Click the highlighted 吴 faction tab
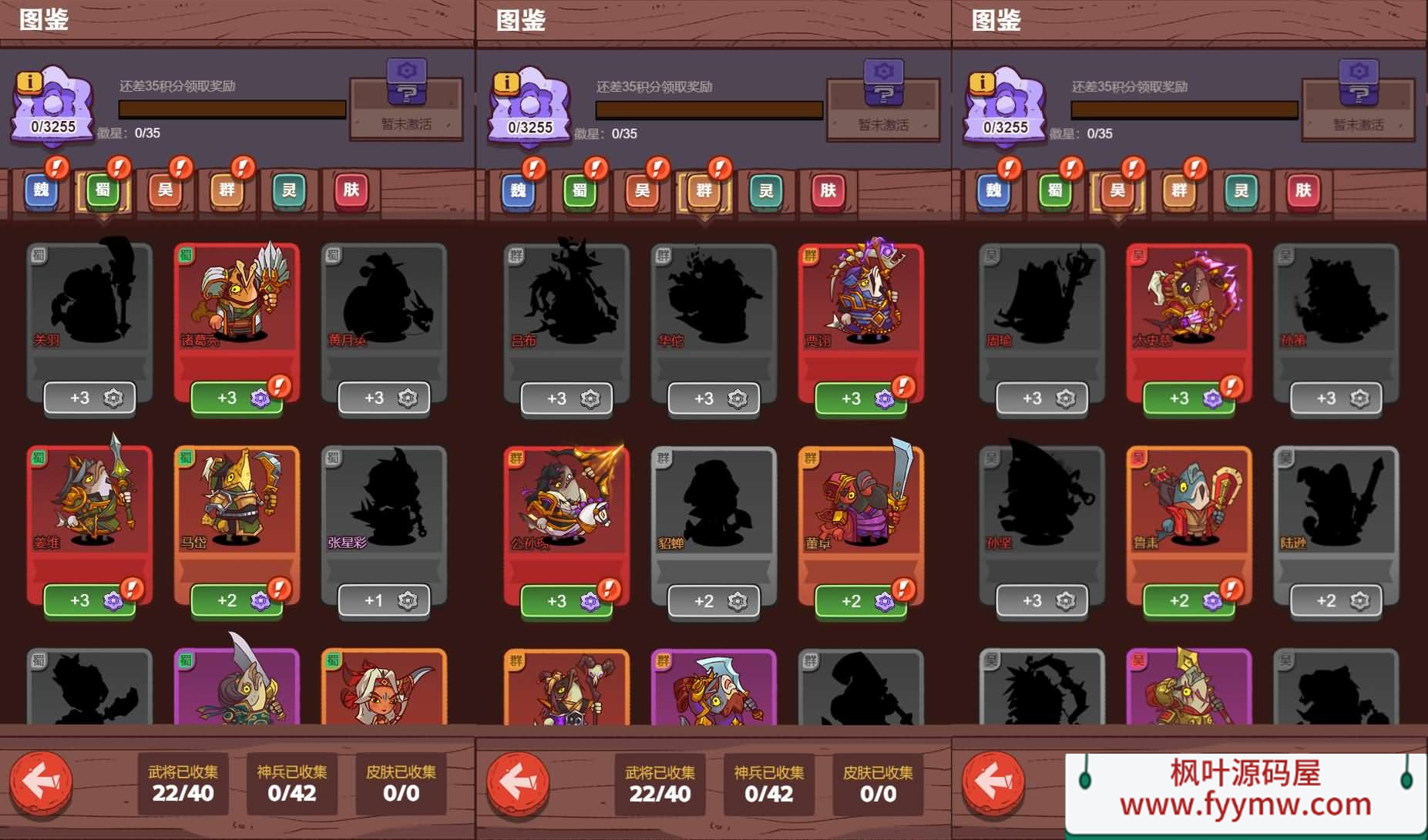This screenshot has width=1428, height=840. click(1117, 190)
